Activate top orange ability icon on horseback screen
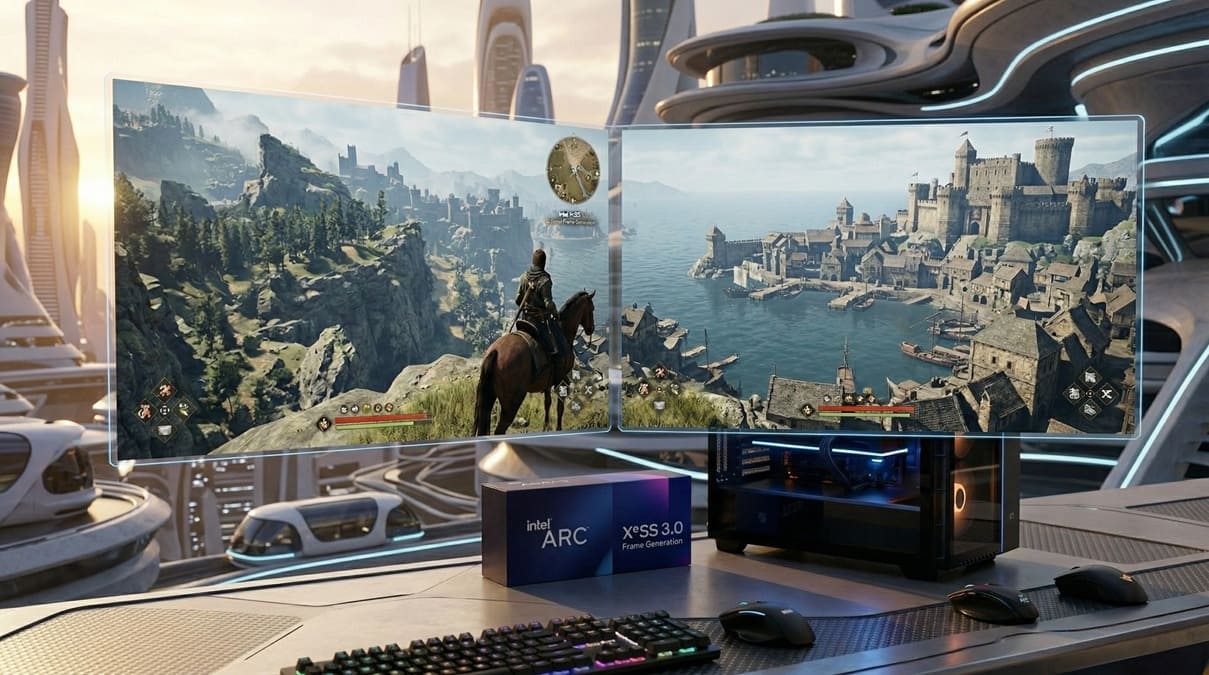This screenshot has width=1209, height=675. pyautogui.click(x=165, y=391)
